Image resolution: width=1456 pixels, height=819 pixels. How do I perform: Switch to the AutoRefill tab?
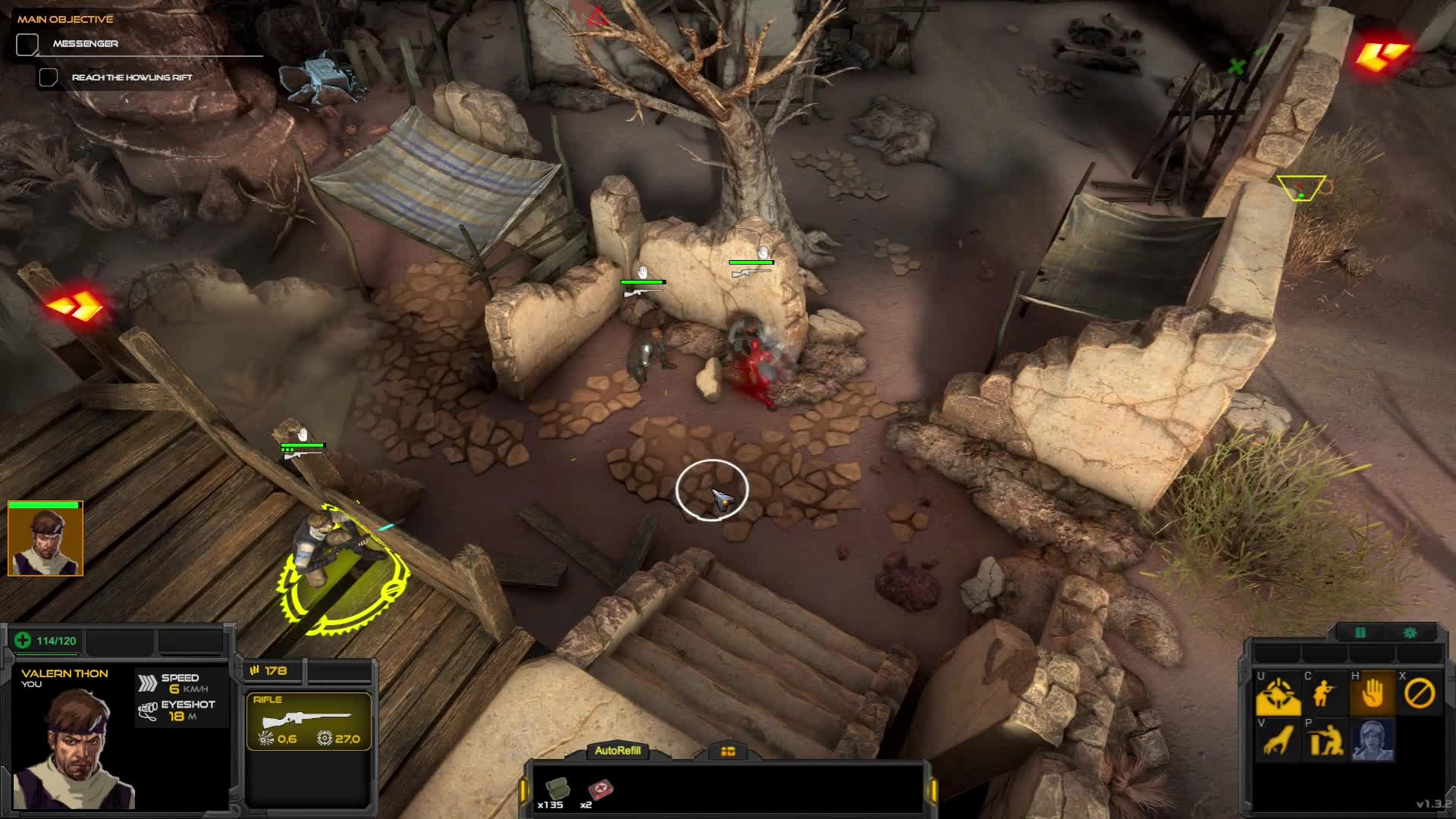618,752
